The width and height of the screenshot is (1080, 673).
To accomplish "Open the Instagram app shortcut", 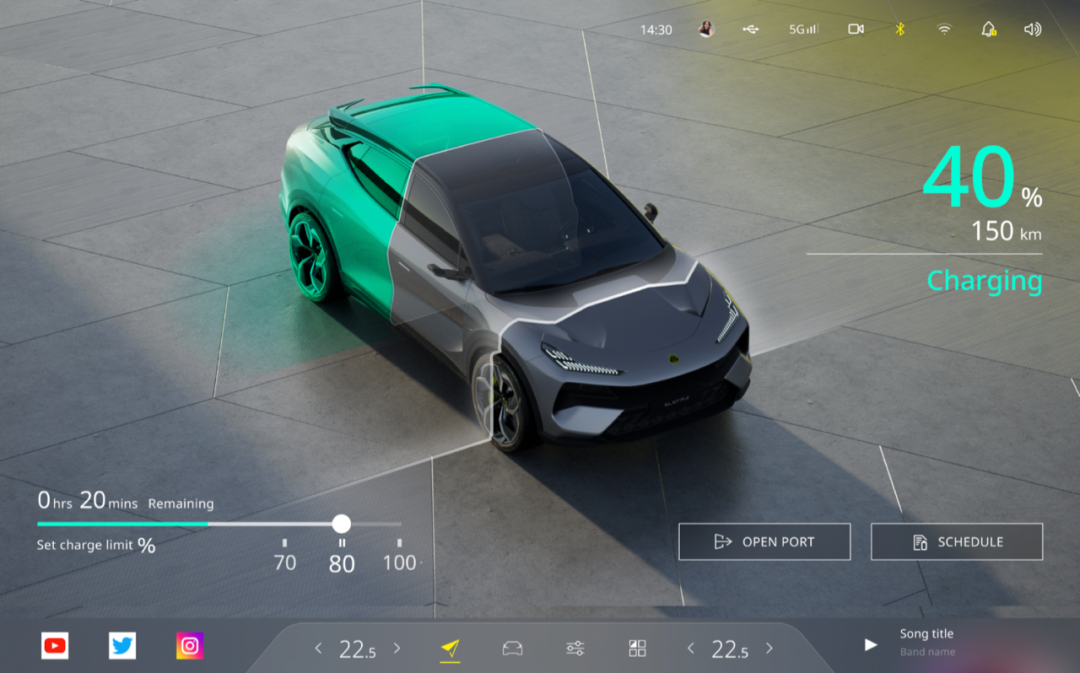I will pyautogui.click(x=190, y=646).
